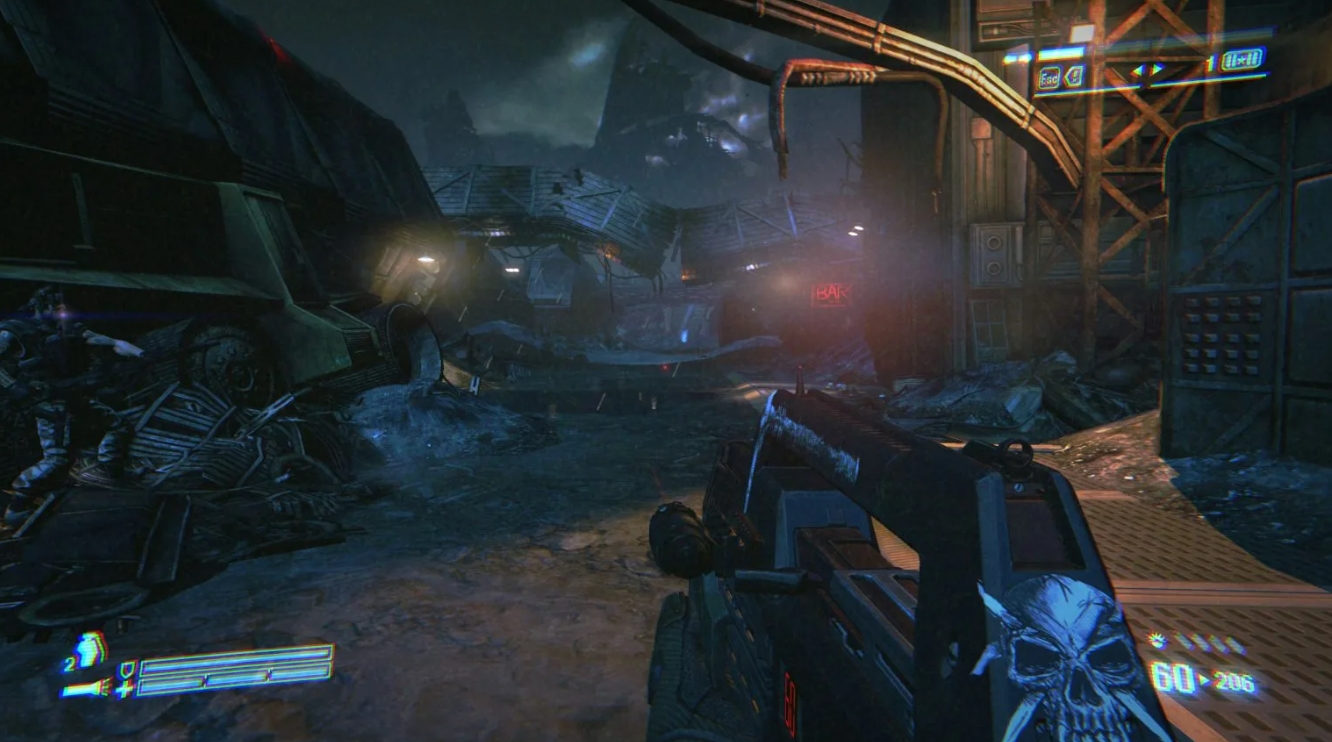Viewport: 1332px width, 742px height.
Task: Click the left arrow of the weapon selector
Action: [x=1138, y=70]
